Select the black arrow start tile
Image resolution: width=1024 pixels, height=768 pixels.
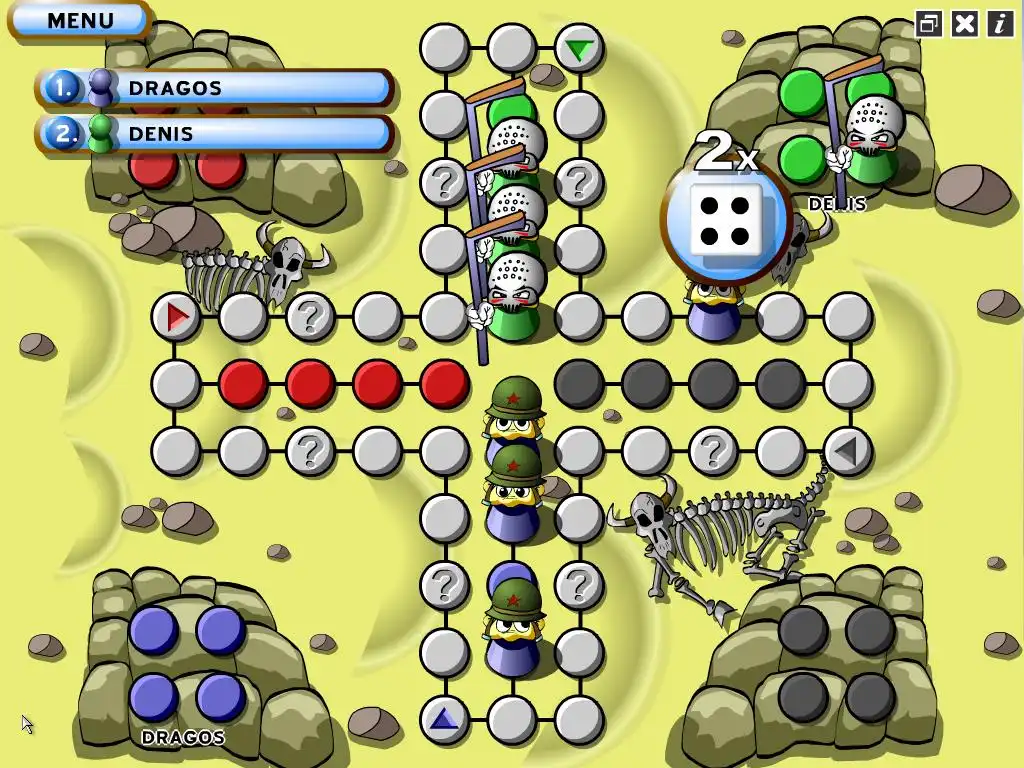847,452
